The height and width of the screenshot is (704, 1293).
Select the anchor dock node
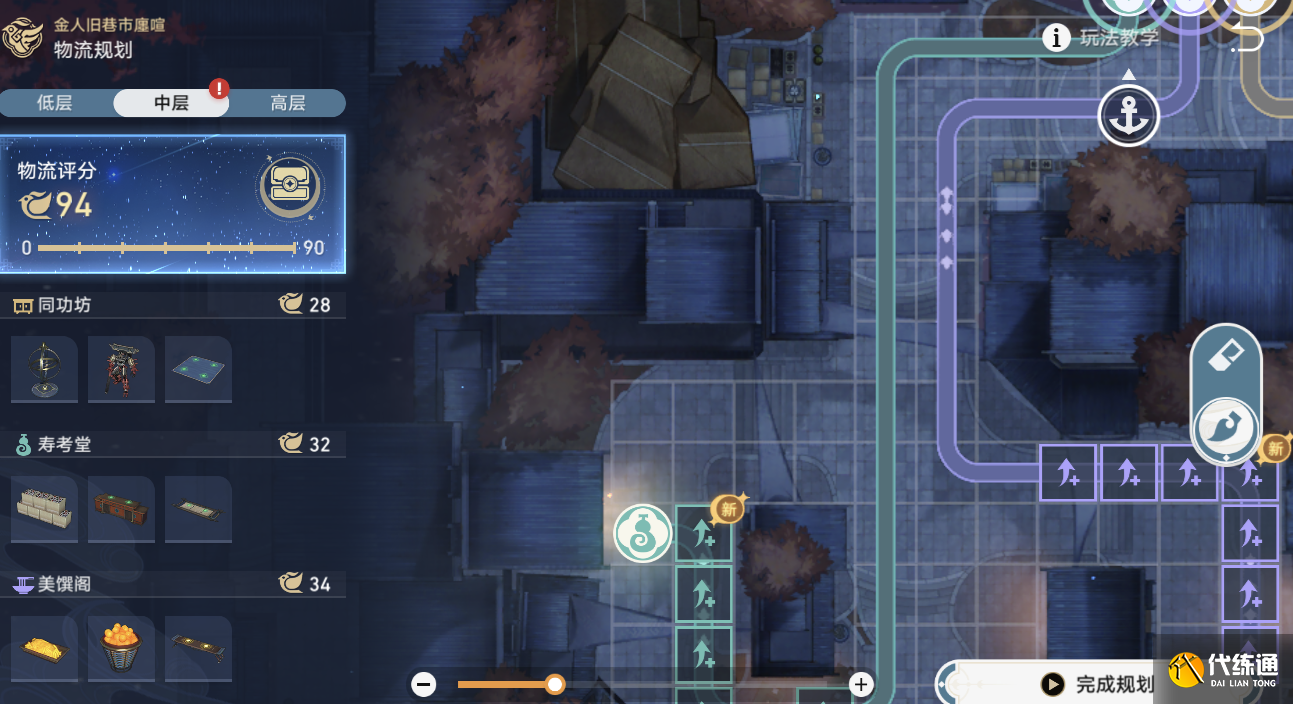pyautogui.click(x=1129, y=115)
